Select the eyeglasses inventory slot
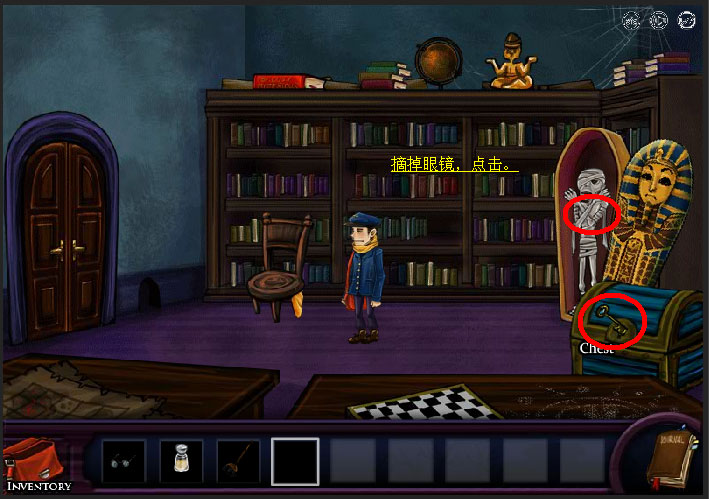This screenshot has height=499, width=709. tap(124, 461)
